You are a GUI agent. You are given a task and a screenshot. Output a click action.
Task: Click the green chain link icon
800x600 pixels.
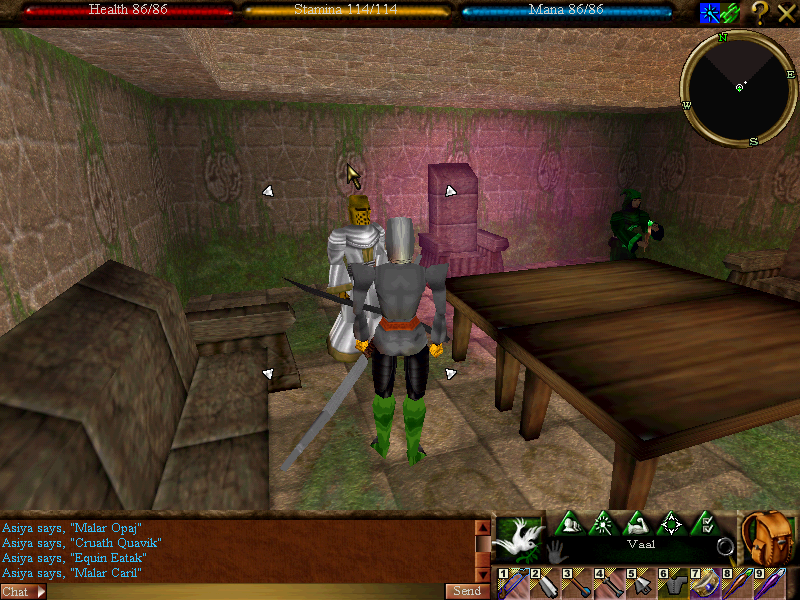731,13
